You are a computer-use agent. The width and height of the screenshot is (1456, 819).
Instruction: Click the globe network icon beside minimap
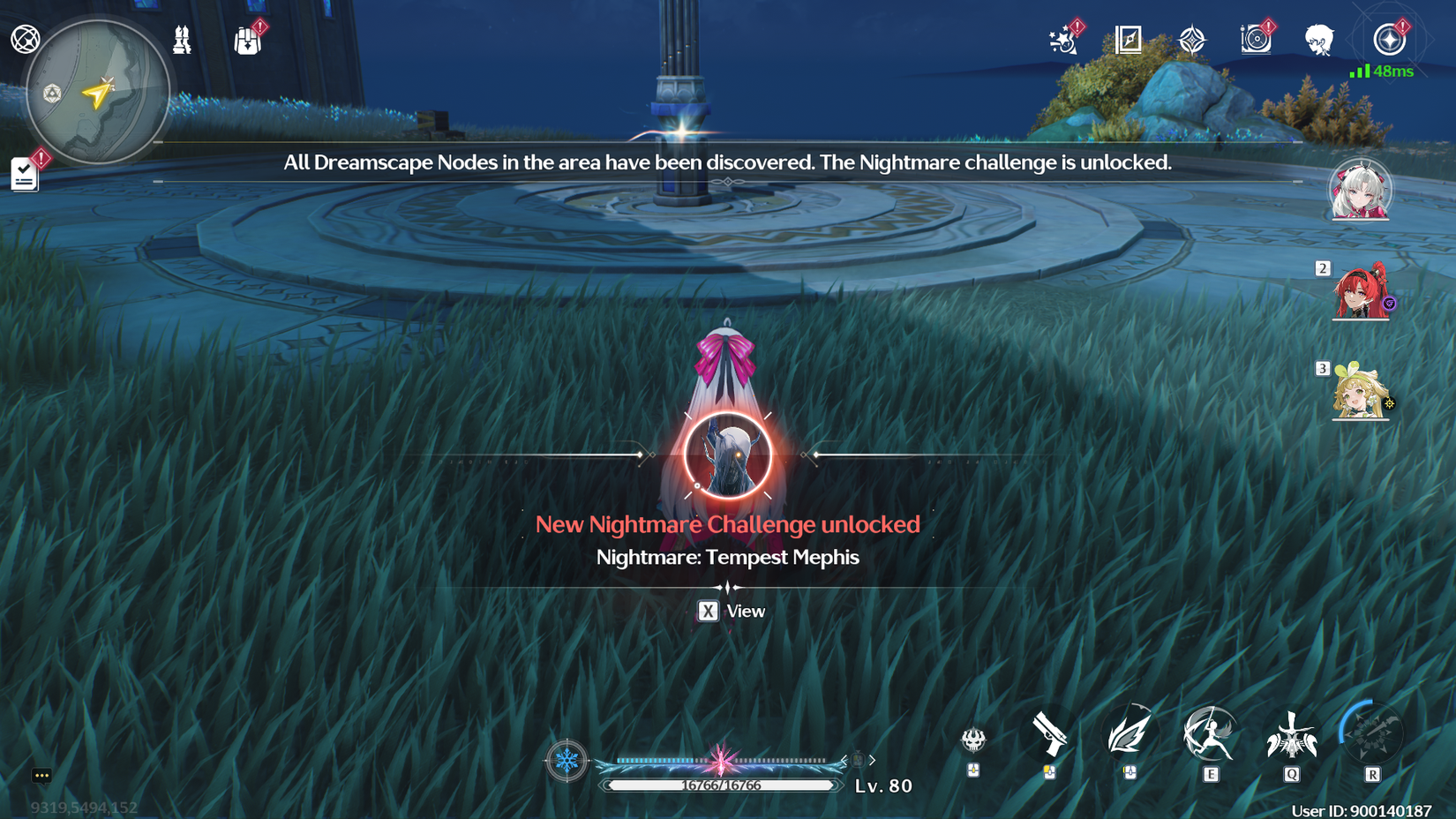26,39
